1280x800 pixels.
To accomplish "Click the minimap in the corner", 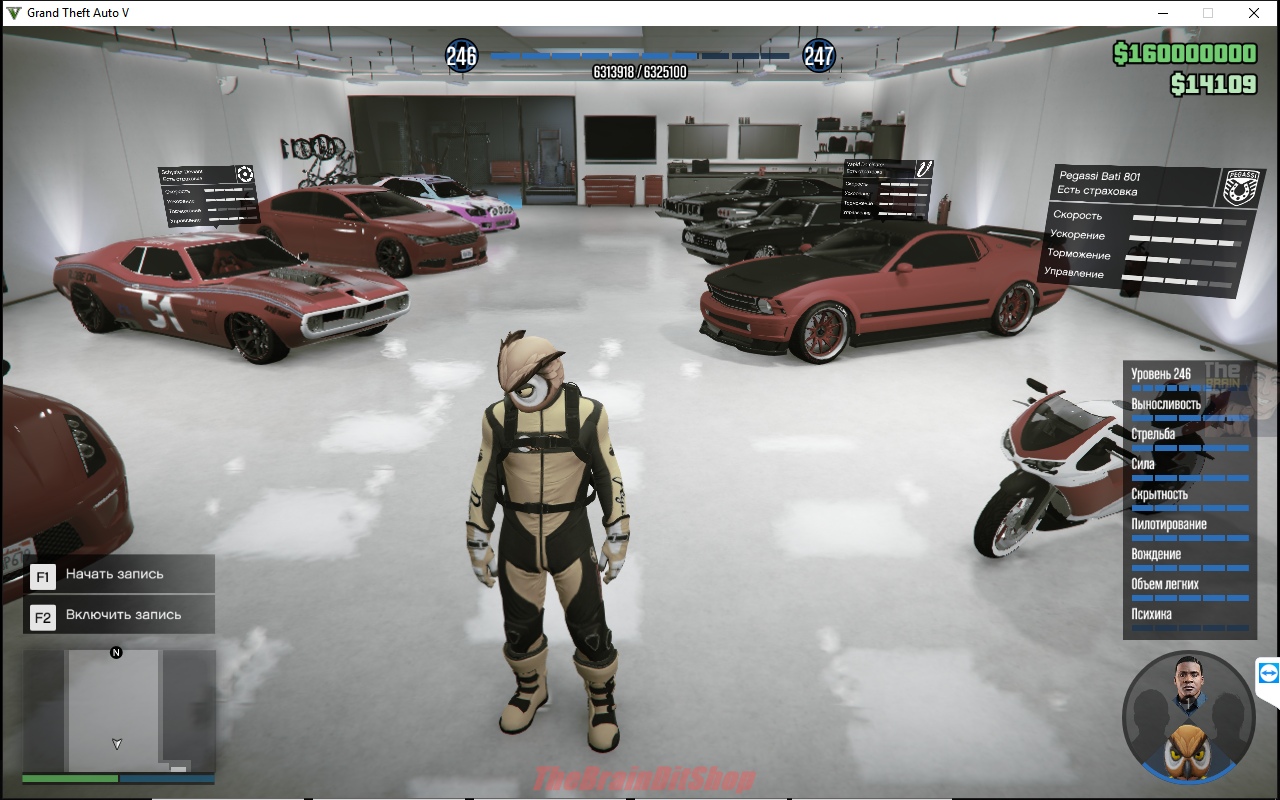I will (118, 712).
